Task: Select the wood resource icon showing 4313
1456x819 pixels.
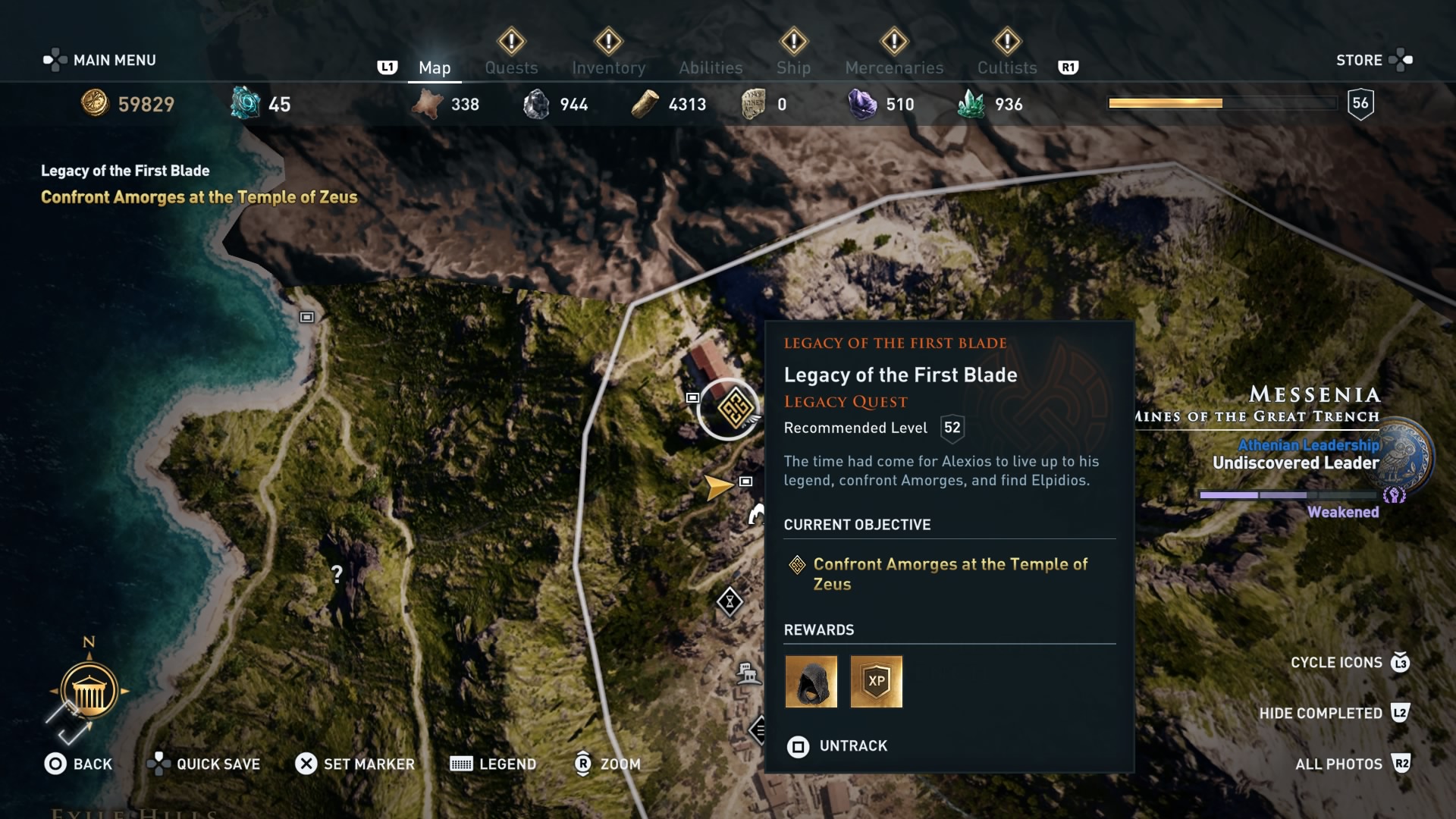Action: click(646, 104)
